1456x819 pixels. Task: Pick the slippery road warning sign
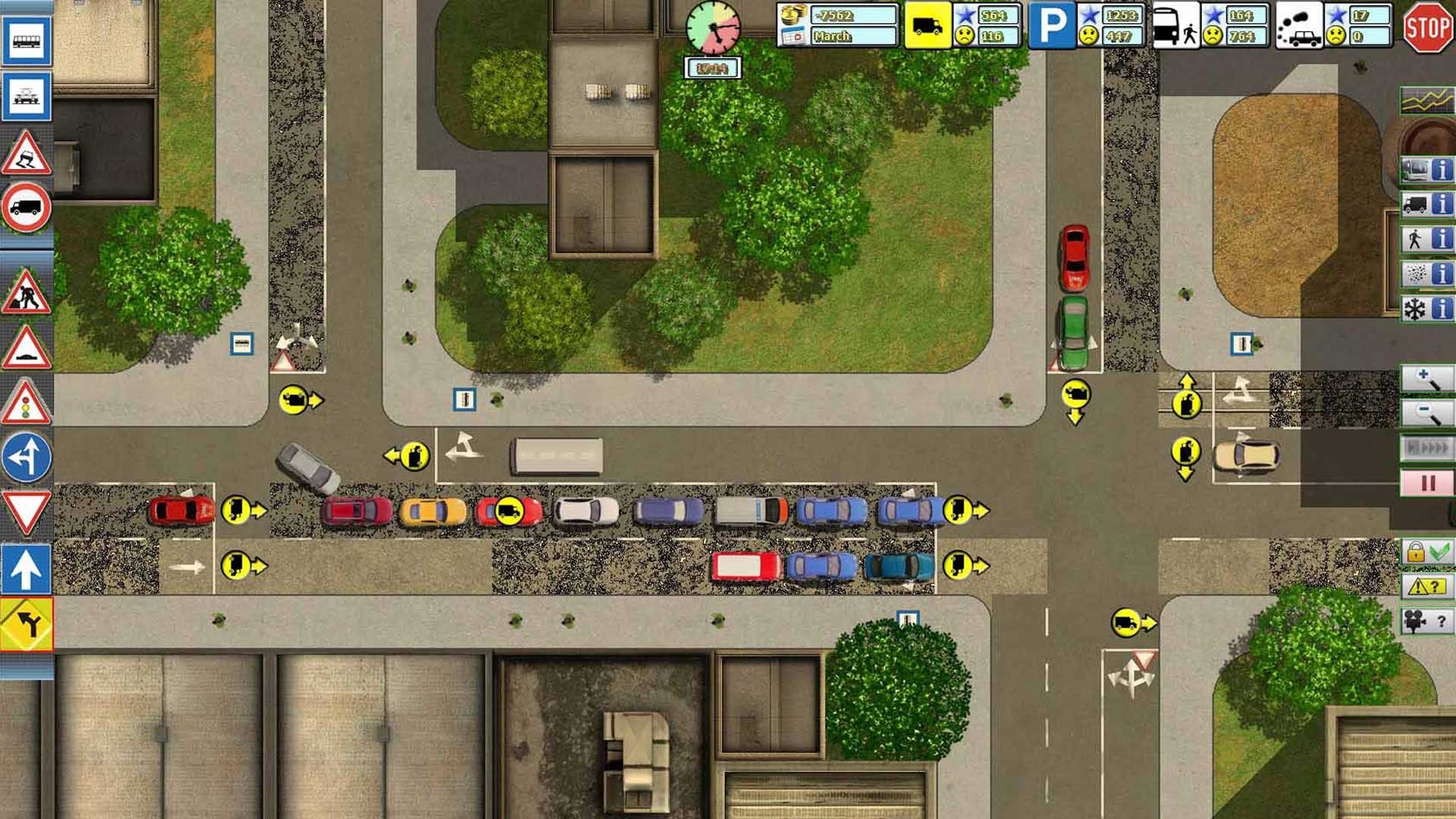pos(27,154)
